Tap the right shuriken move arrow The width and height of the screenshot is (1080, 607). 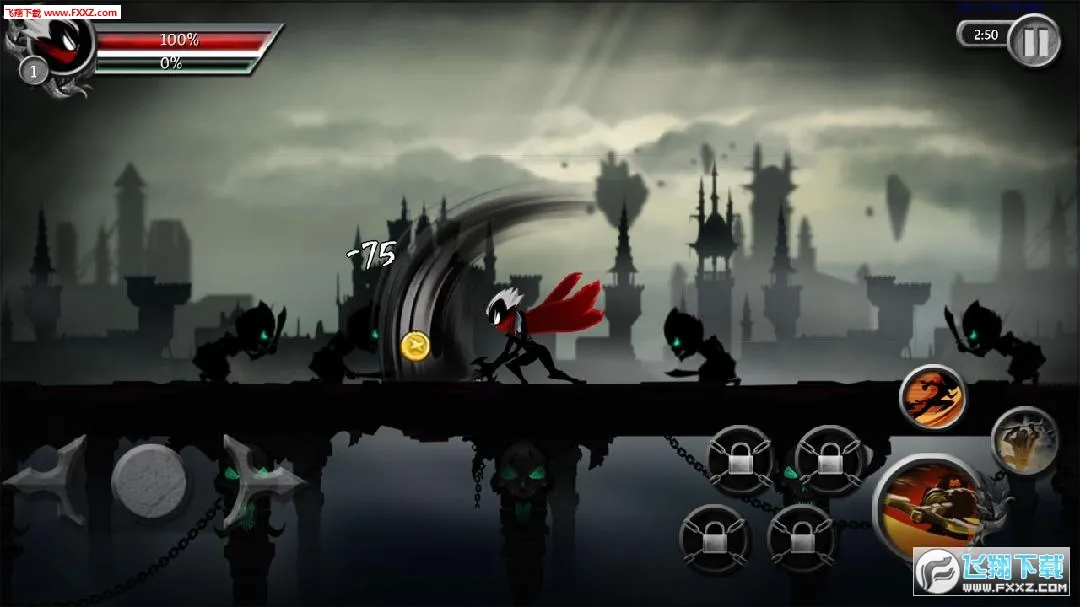click(x=258, y=480)
